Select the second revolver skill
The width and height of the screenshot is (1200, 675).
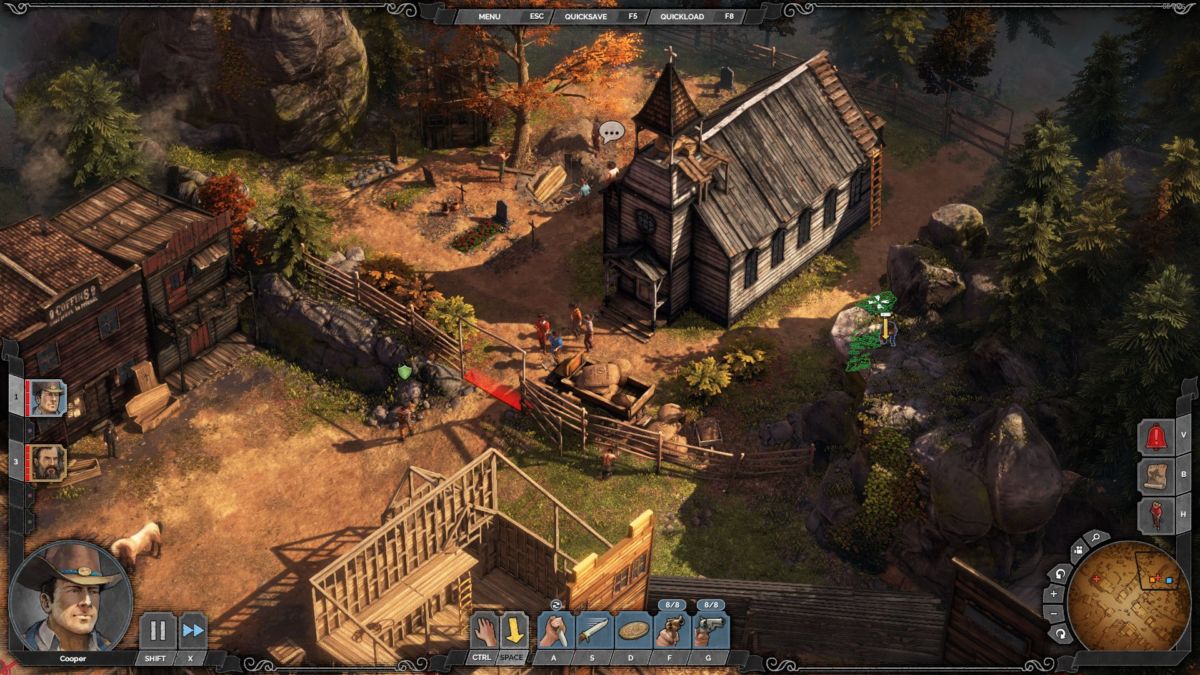(711, 631)
